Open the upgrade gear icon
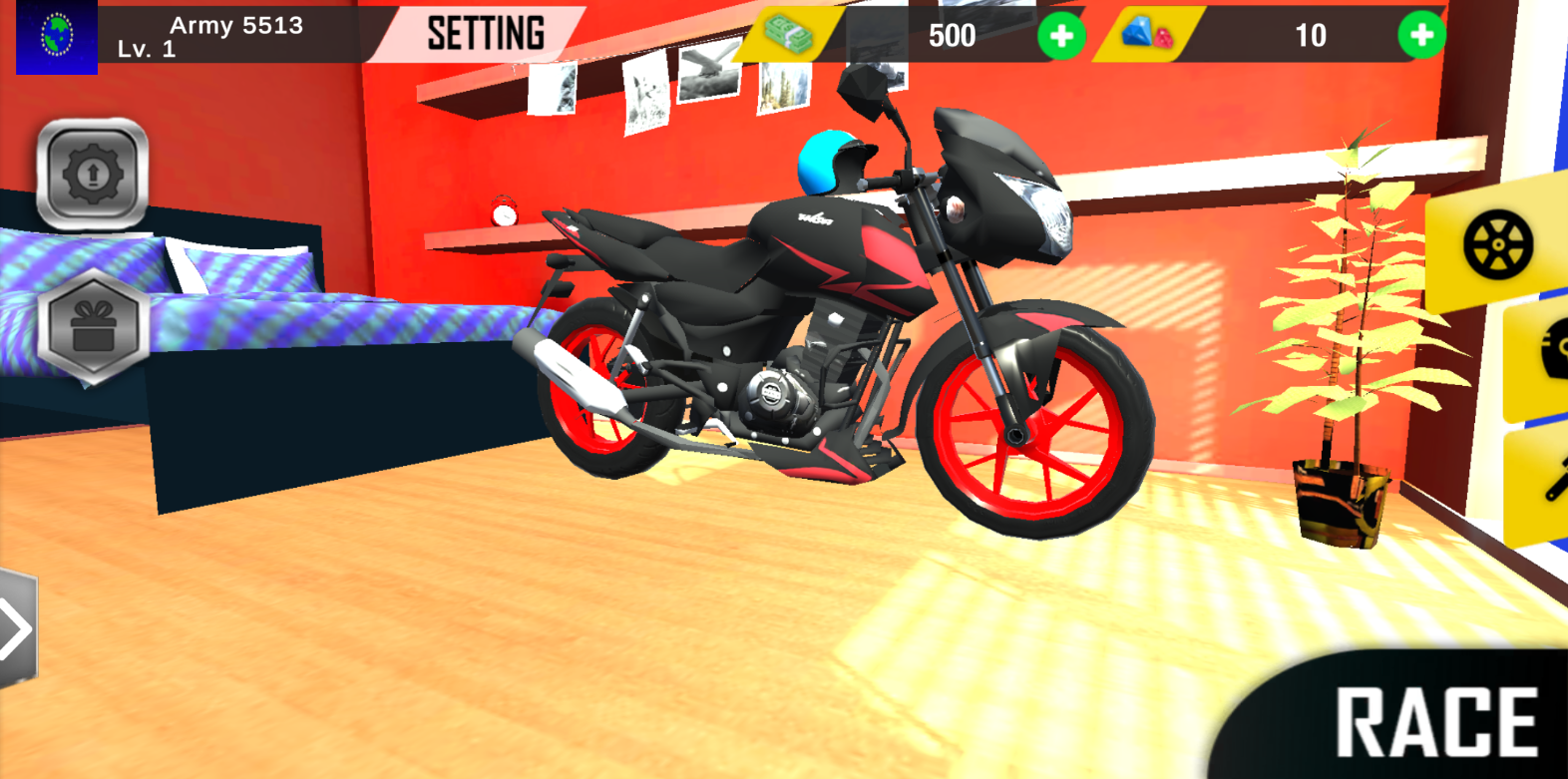The image size is (1568, 779). tap(90, 175)
